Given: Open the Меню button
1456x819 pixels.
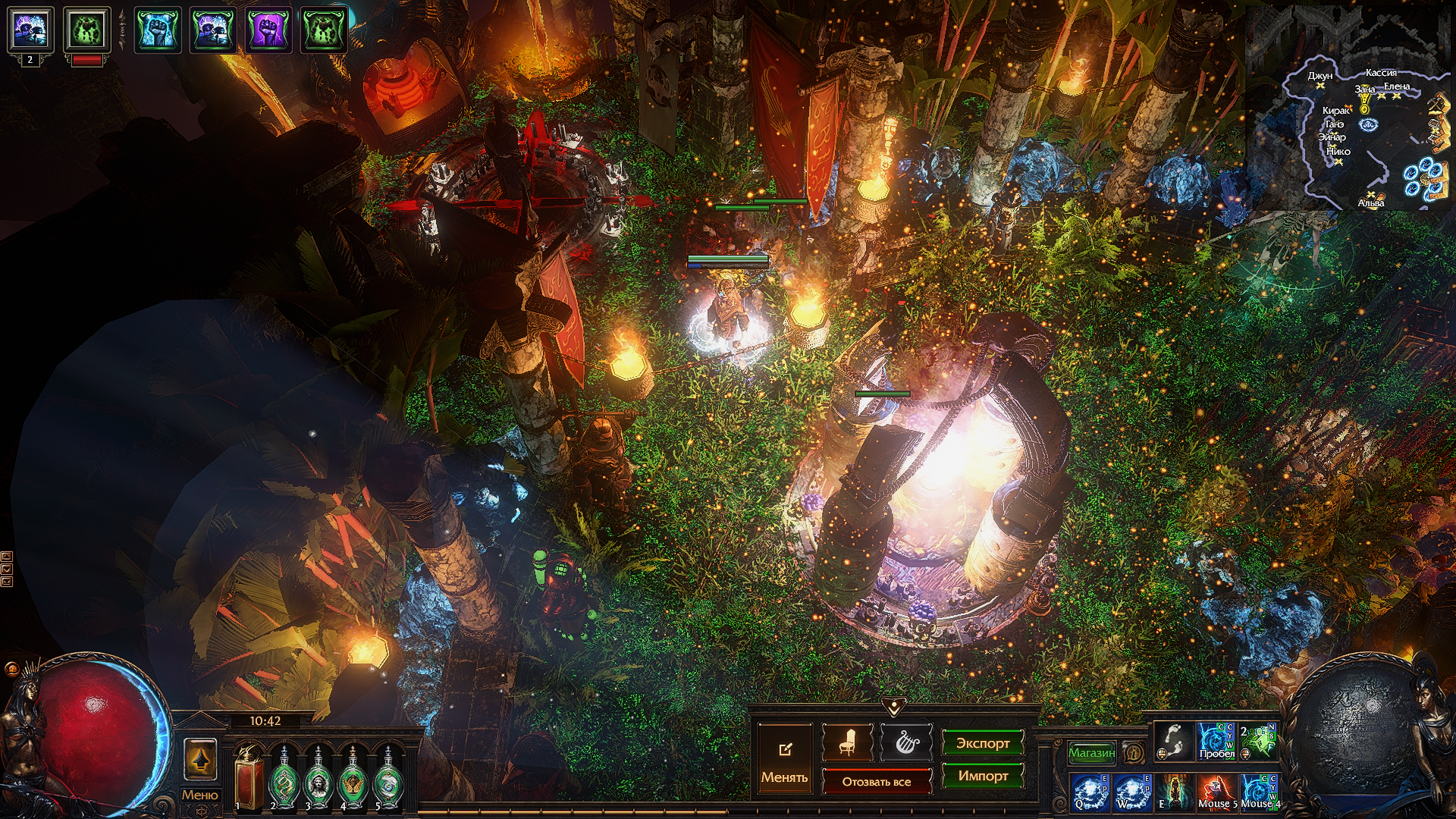Looking at the screenshot, I should 199,795.
